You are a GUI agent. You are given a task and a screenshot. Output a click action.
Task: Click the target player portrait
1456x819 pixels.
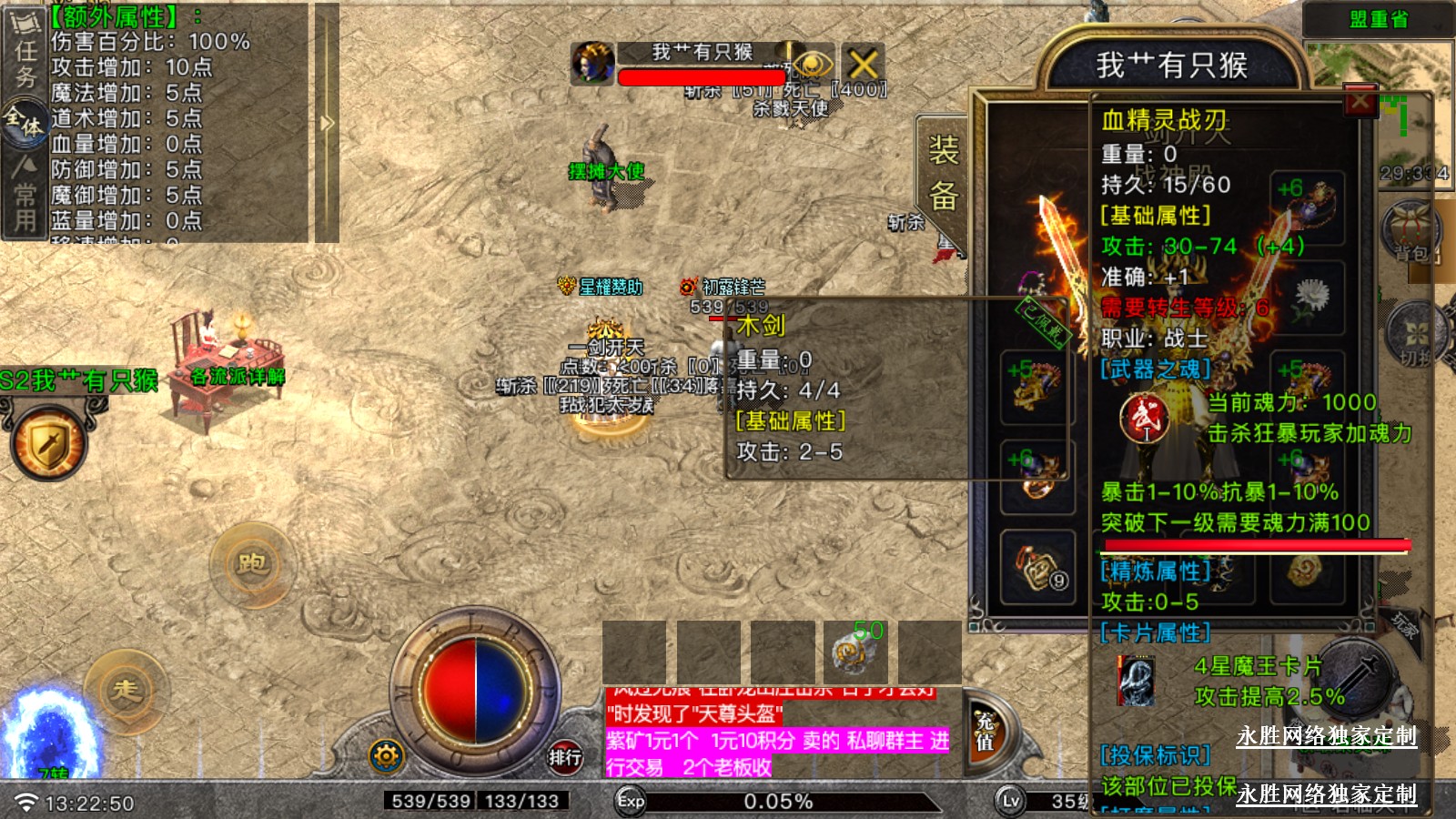click(592, 64)
